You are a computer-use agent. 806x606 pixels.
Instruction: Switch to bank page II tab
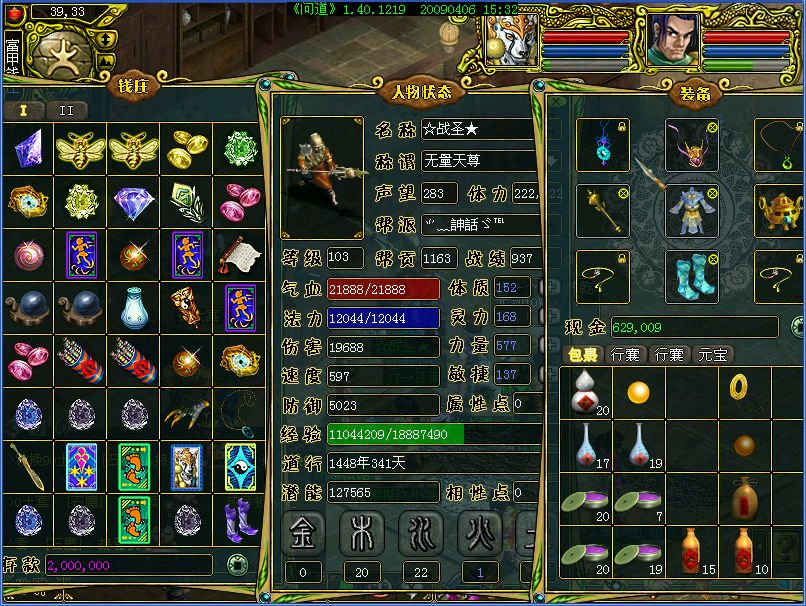(x=67, y=110)
